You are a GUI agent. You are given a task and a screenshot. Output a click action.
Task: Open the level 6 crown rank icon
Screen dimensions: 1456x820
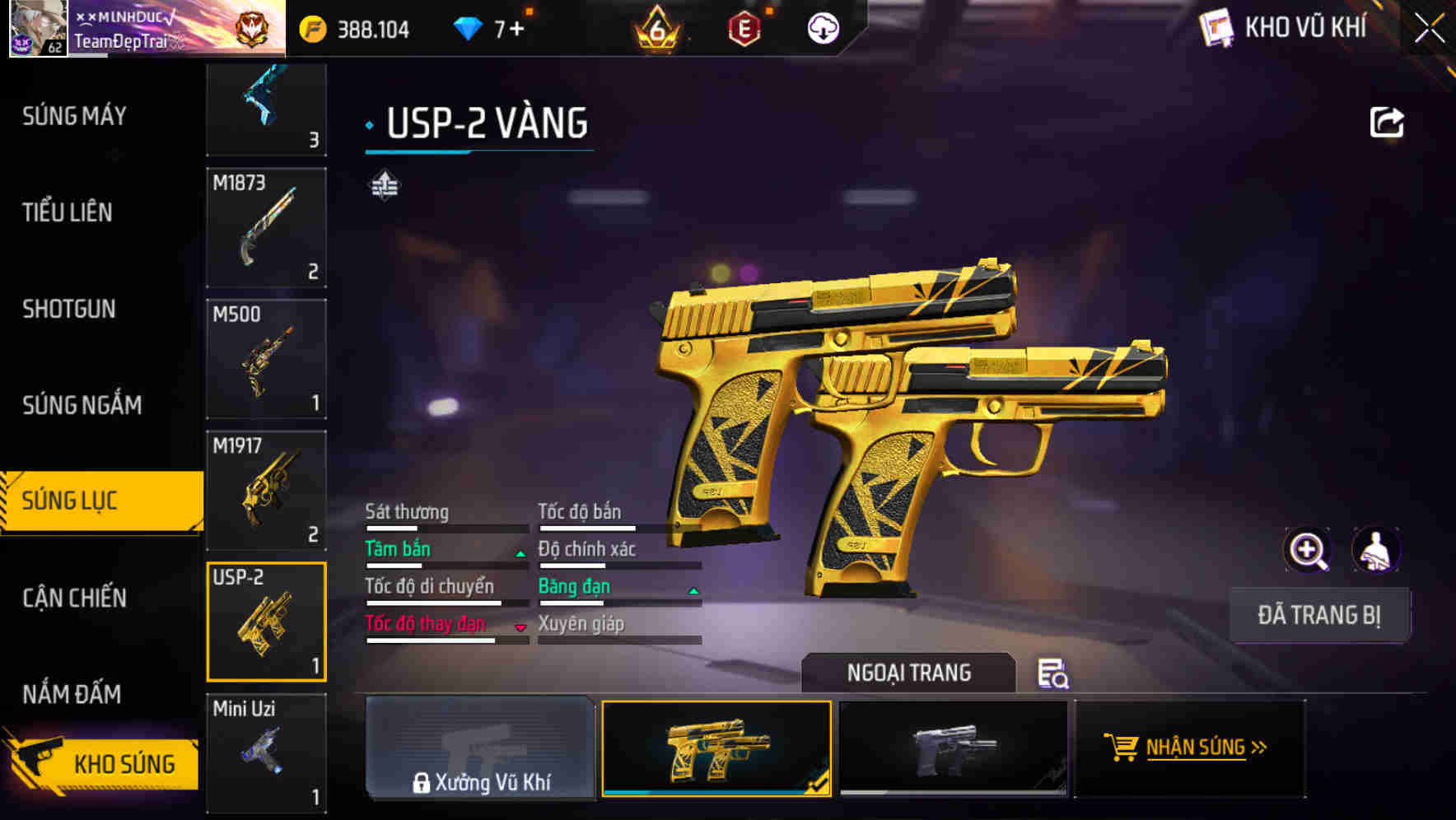coord(658,27)
